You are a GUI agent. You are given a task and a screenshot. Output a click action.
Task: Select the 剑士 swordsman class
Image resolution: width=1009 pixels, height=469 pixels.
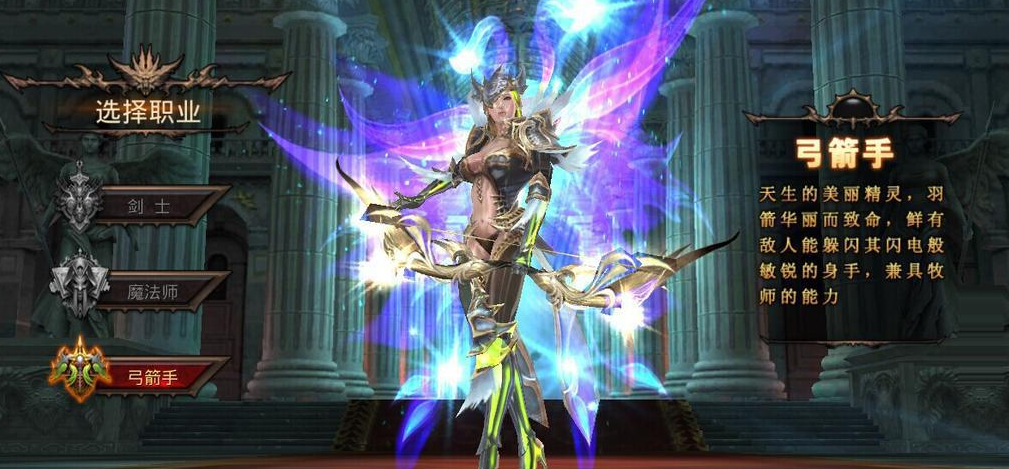150,206
